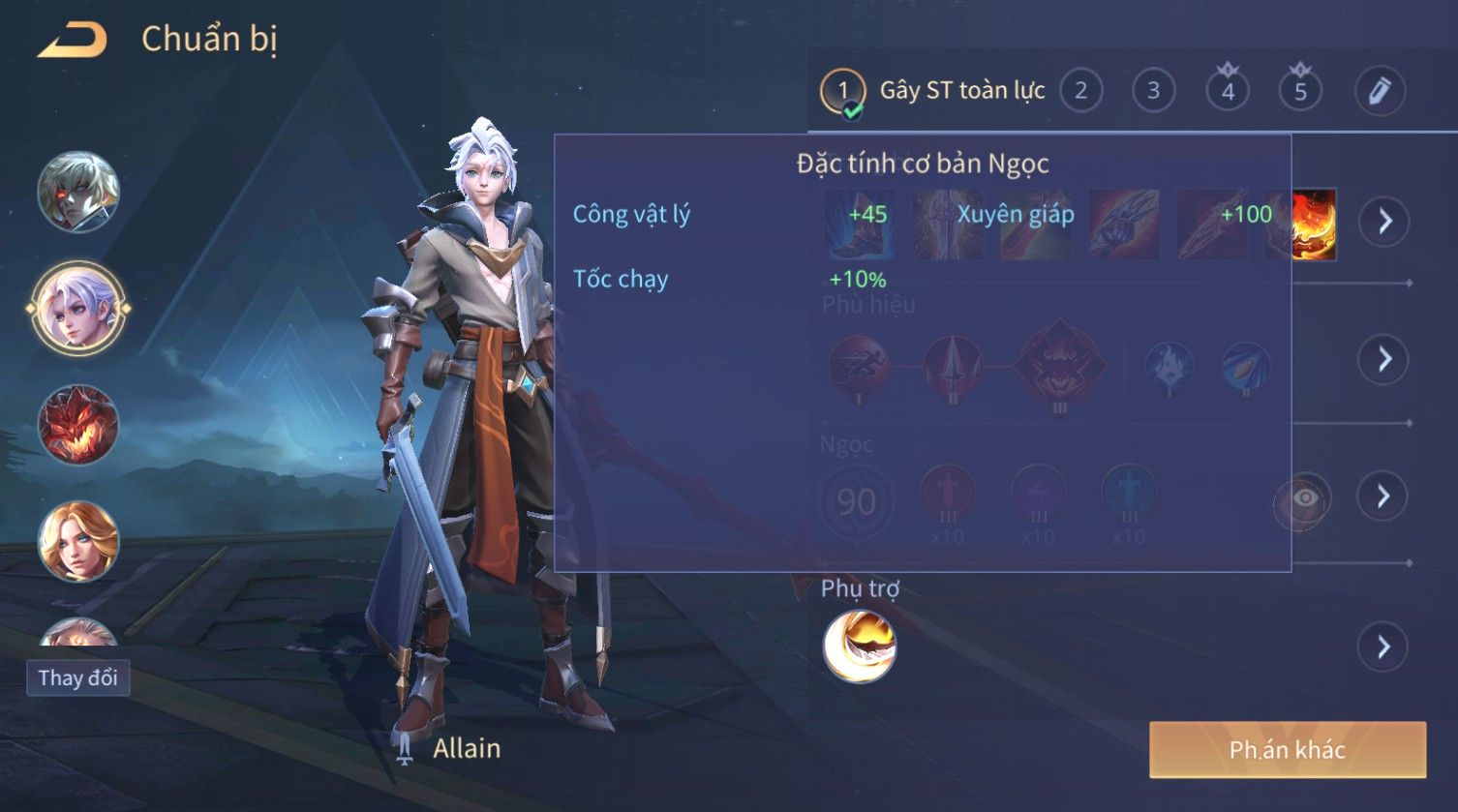The height and width of the screenshot is (812, 1458).
Task: Open the Phụ trợ talent selection arrow
Action: click(1383, 647)
